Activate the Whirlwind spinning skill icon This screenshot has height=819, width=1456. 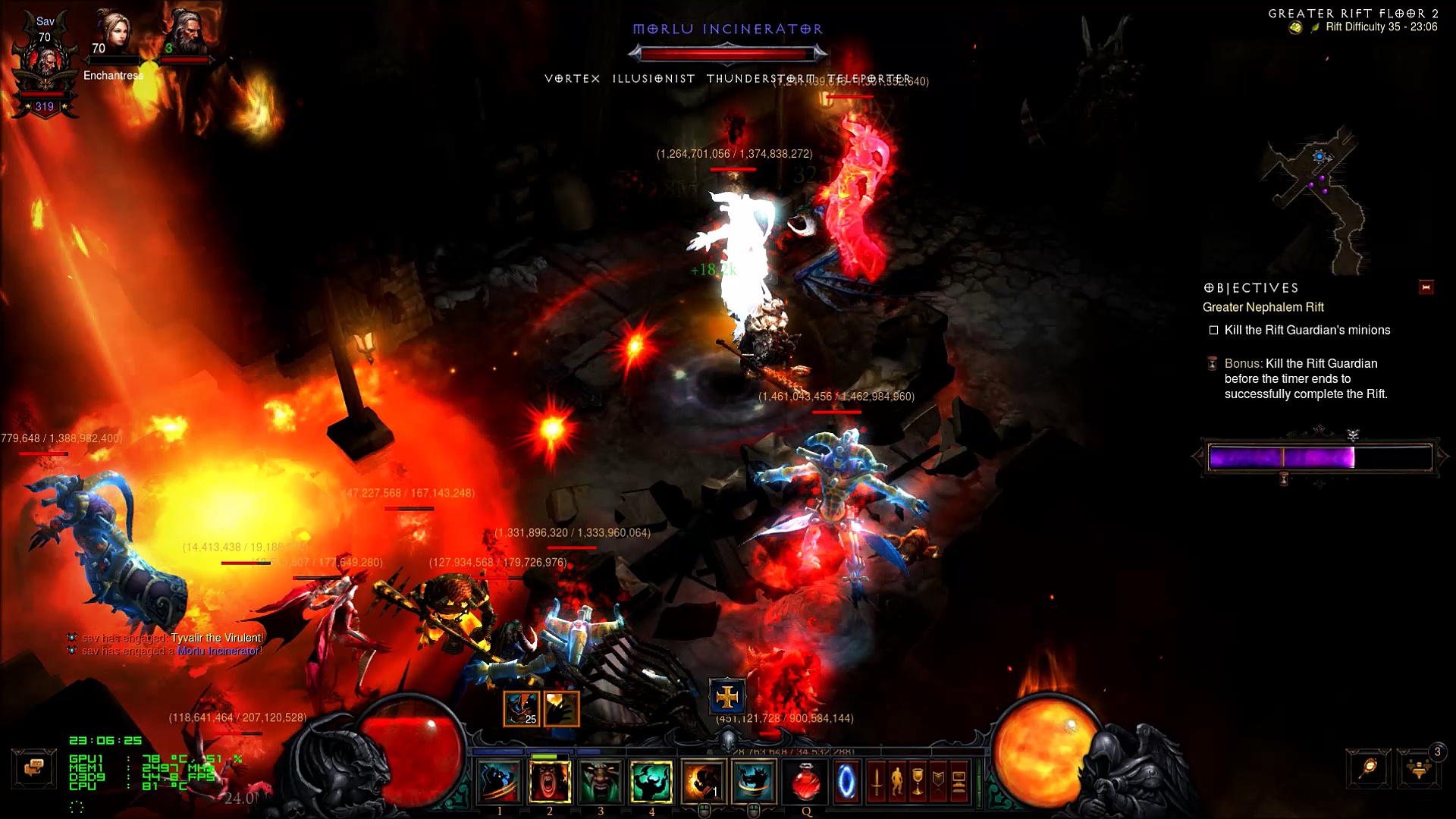tap(754, 781)
